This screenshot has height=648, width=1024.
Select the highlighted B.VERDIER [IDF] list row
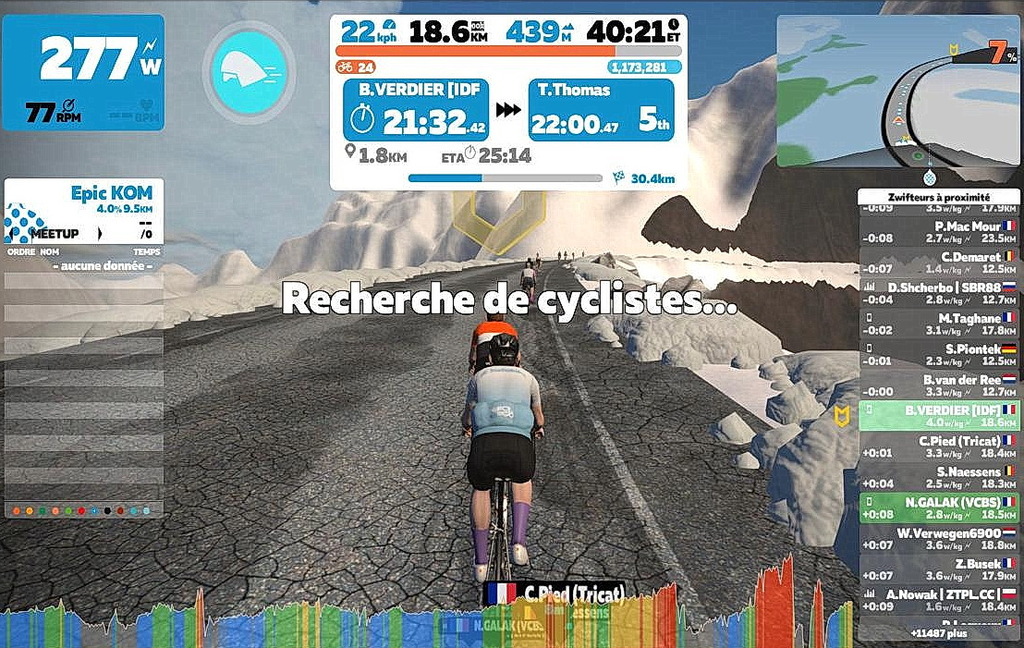pyautogui.click(x=937, y=416)
